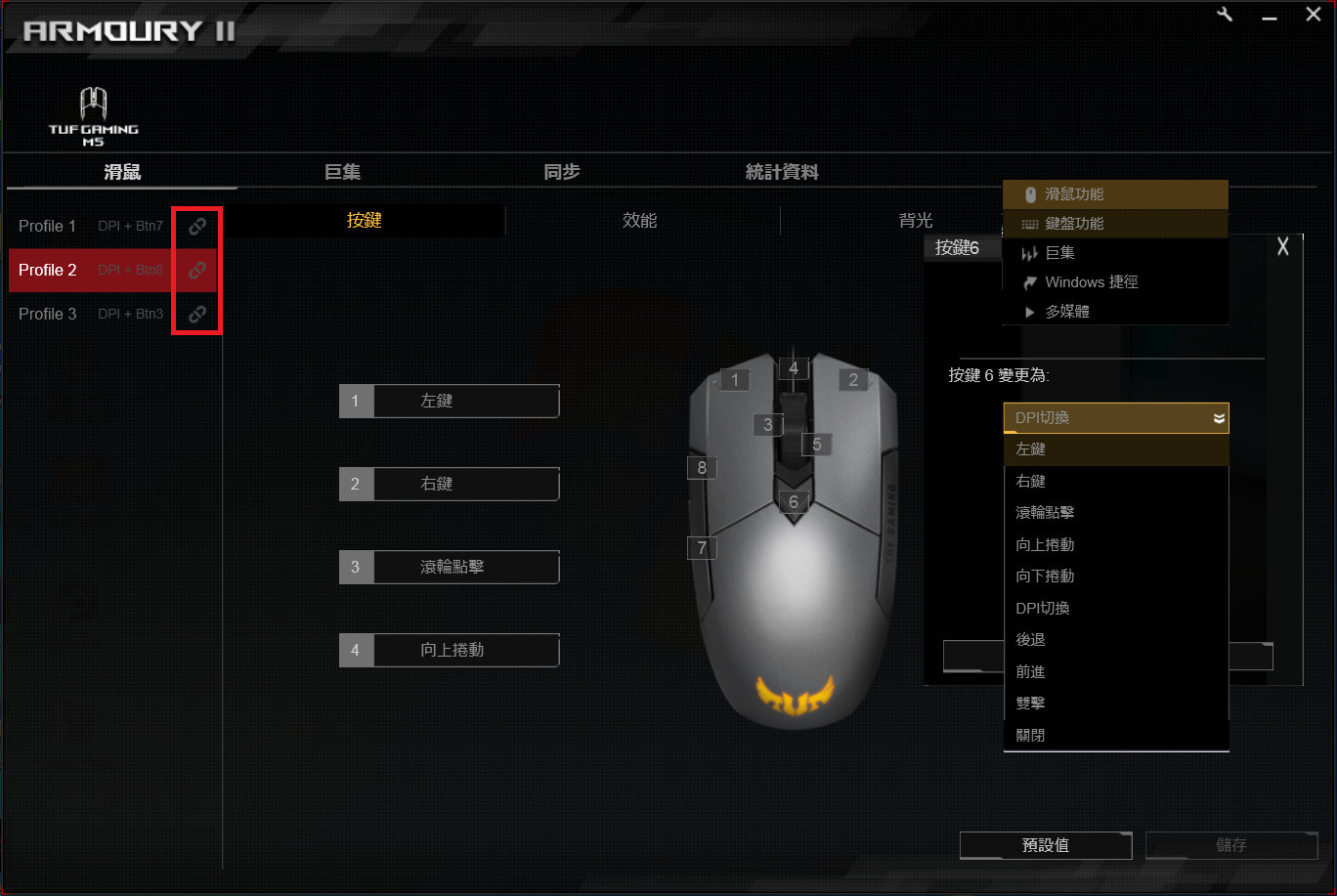This screenshot has height=896, width=1337.
Task: Select the 鍵盤功能 keyboard icon
Action: point(1030,224)
